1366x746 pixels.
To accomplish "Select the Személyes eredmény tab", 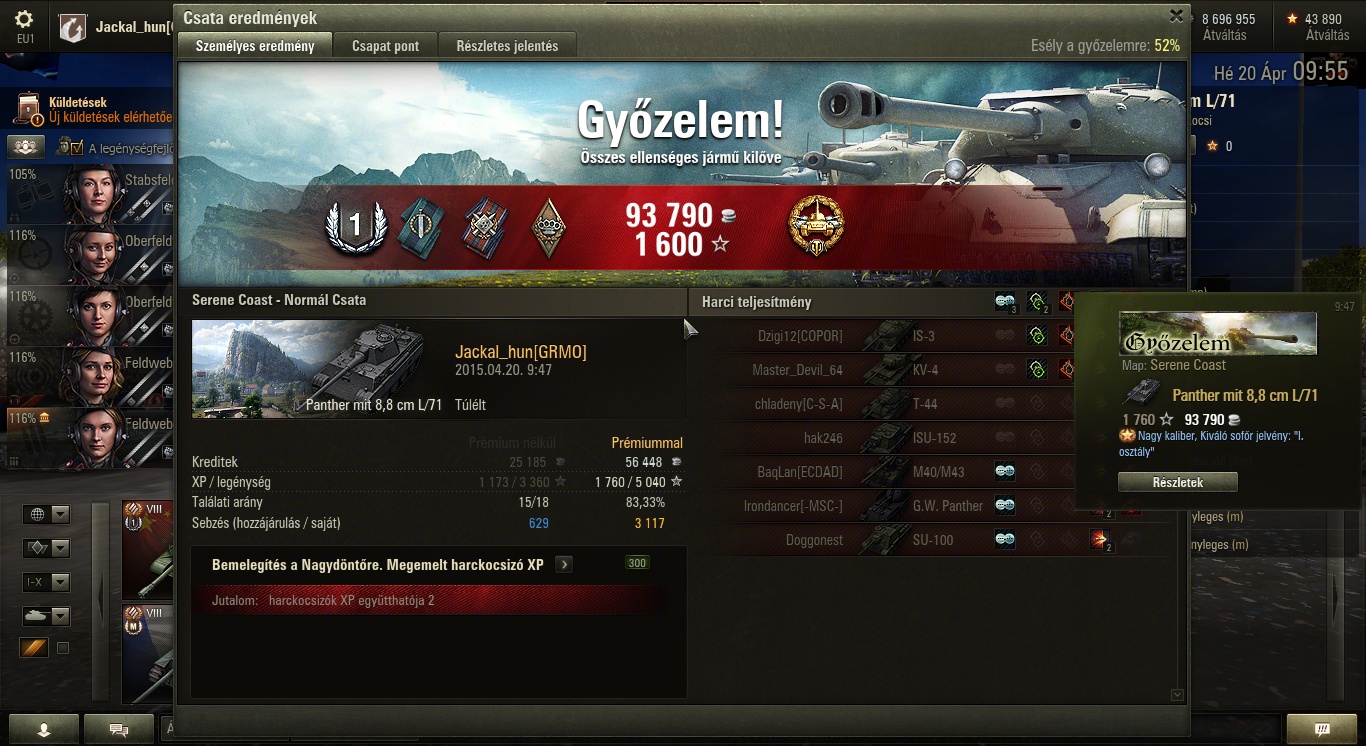I will [254, 46].
